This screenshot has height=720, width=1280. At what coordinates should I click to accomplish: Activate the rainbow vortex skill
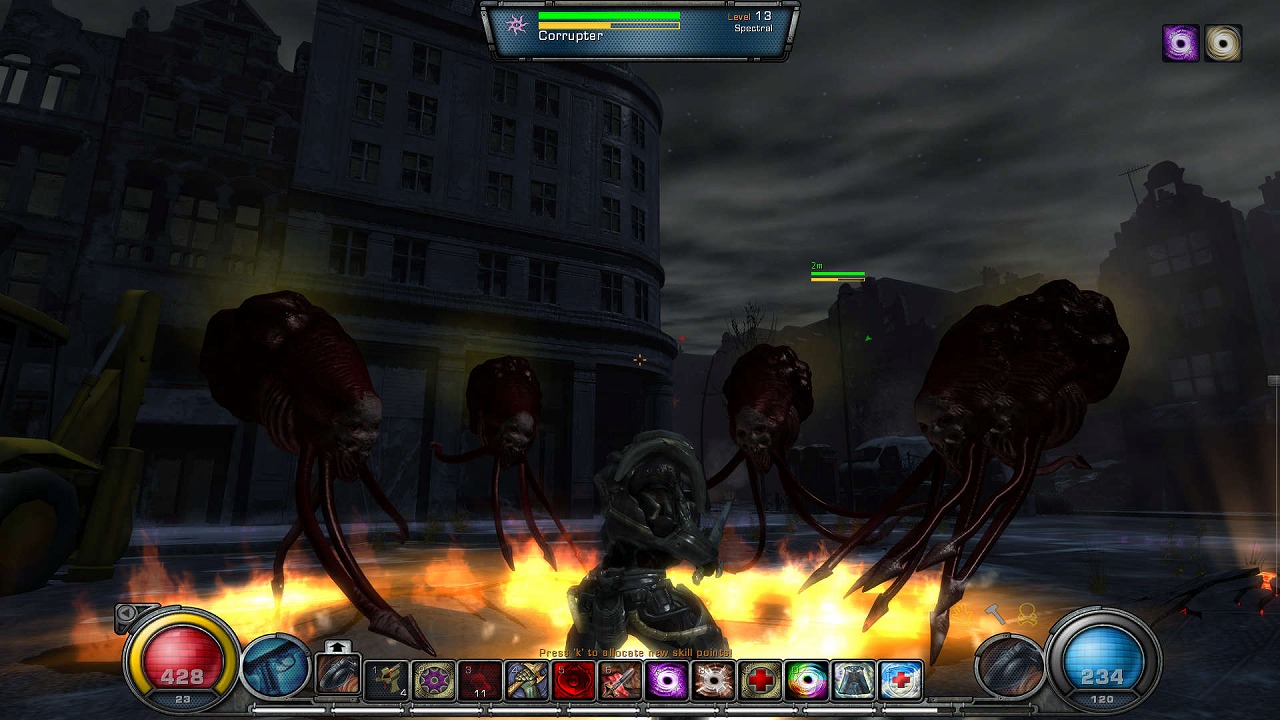pyautogui.click(x=806, y=681)
